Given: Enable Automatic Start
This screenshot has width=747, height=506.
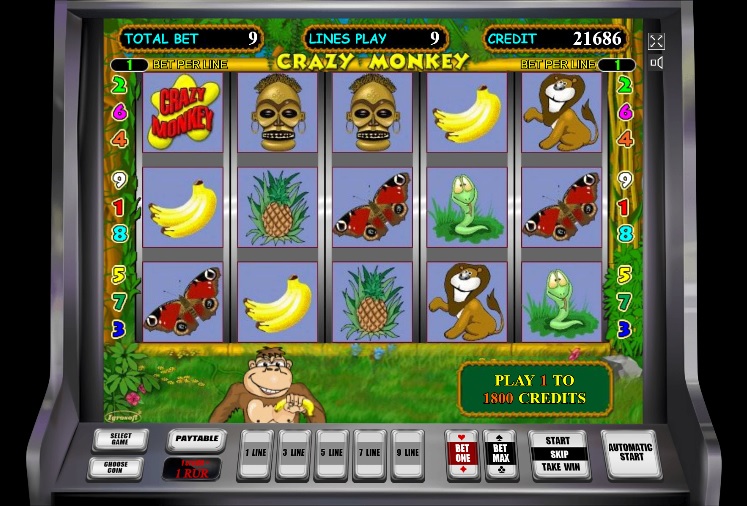Looking at the screenshot, I should 631,454.
